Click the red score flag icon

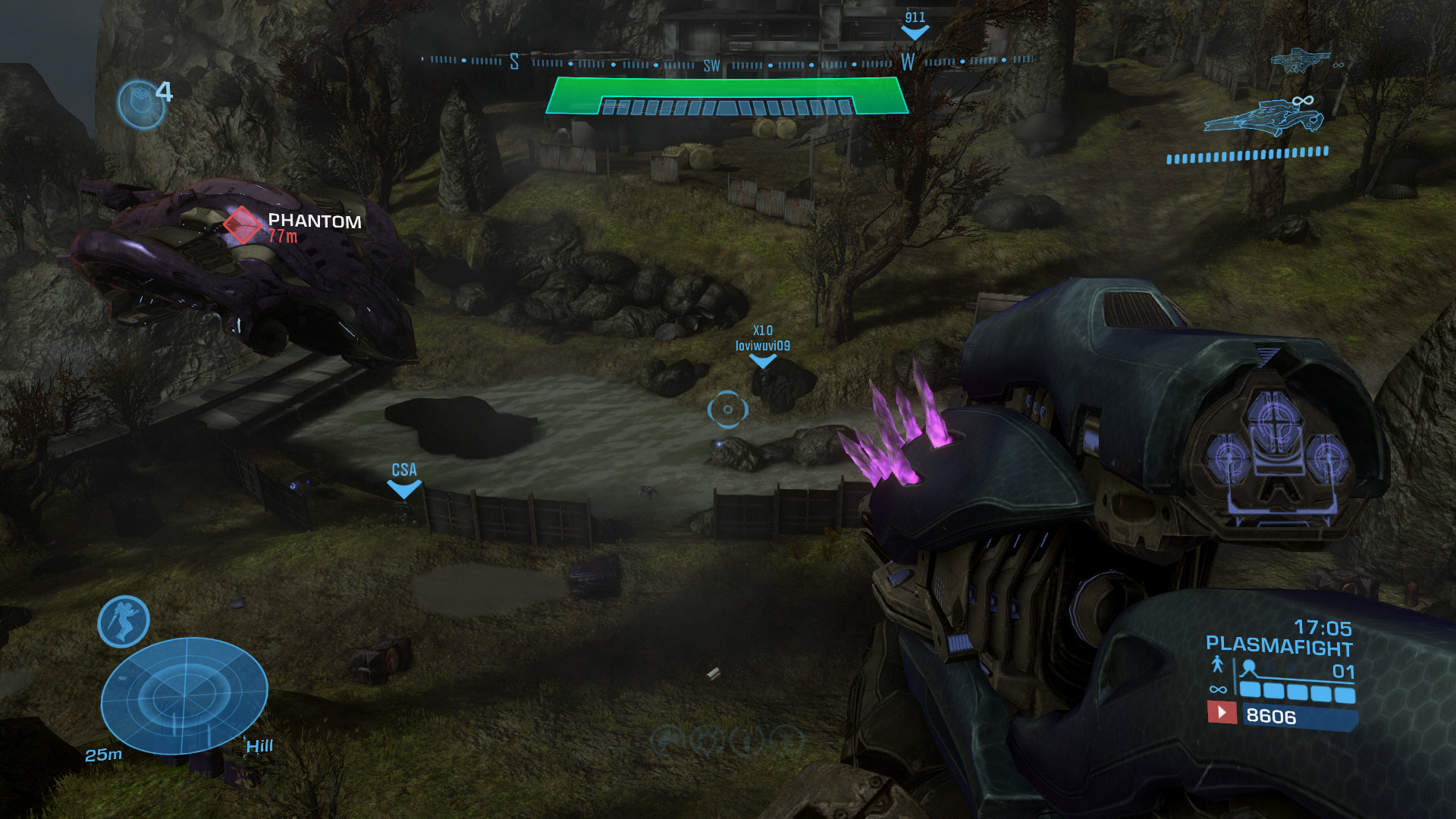click(1222, 712)
